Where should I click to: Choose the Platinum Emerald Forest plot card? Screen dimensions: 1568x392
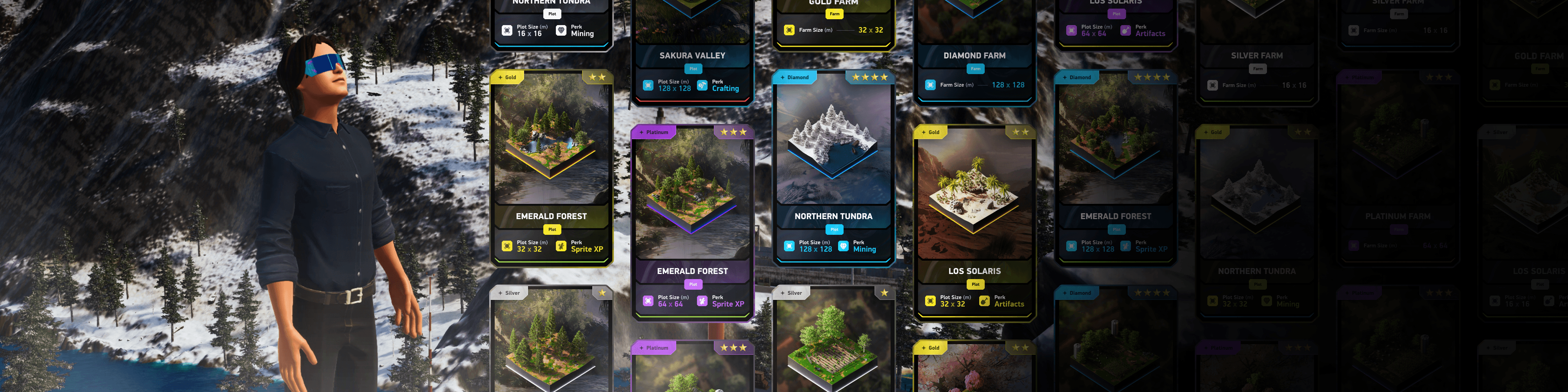point(692,222)
